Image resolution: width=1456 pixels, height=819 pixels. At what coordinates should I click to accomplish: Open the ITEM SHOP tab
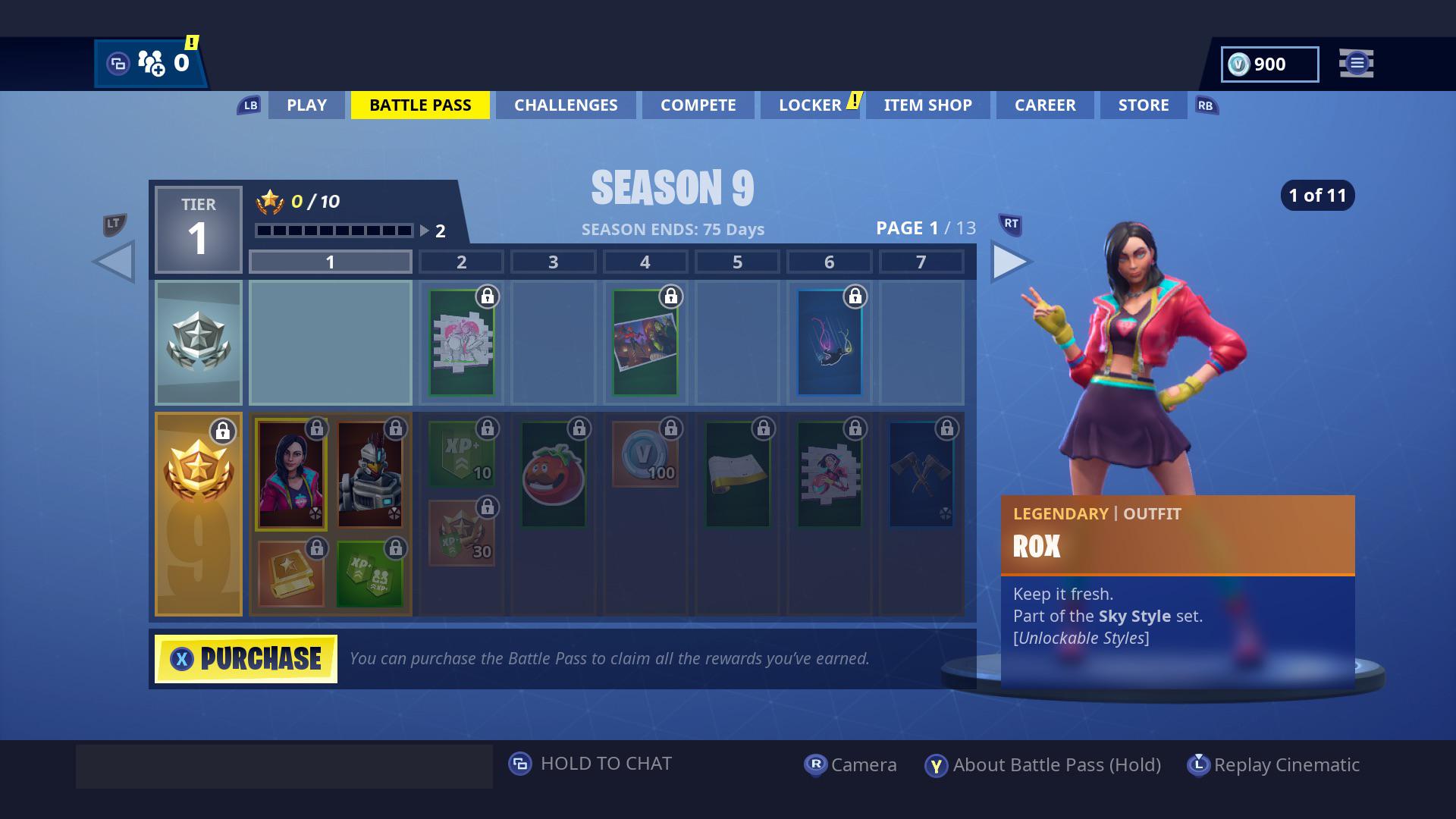click(x=927, y=105)
